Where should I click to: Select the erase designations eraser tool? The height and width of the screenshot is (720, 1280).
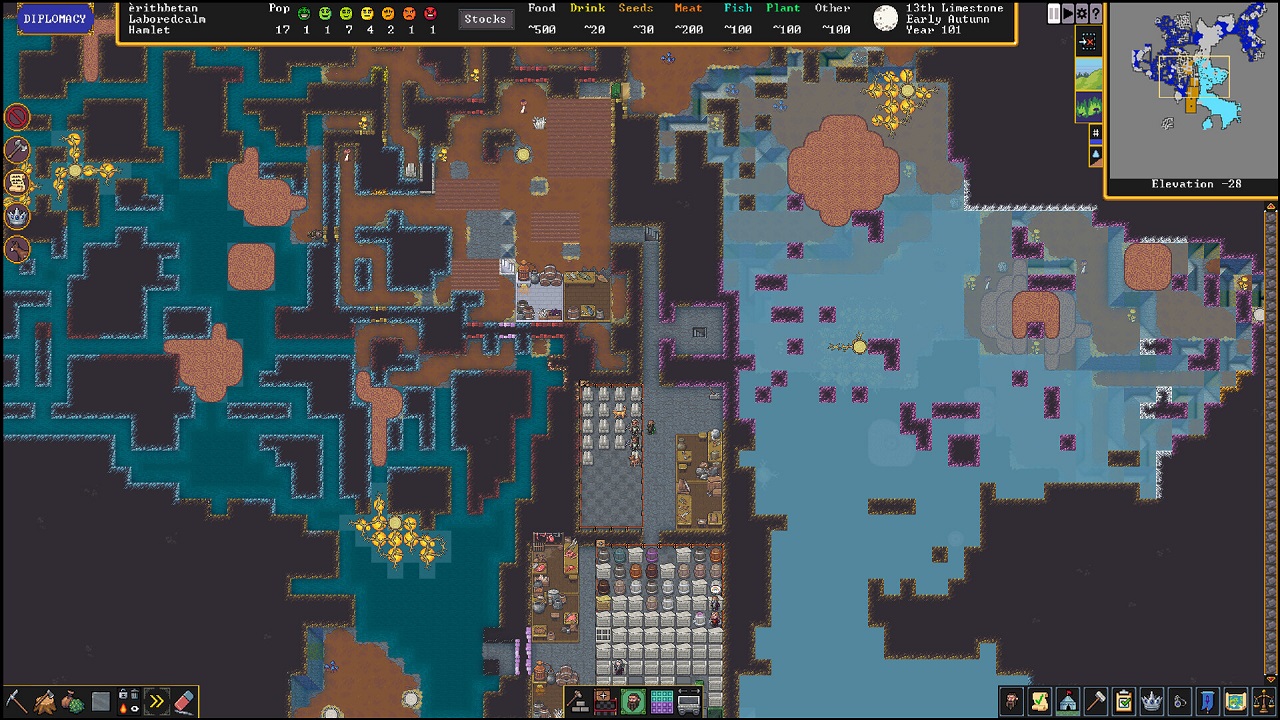pyautogui.click(x=186, y=700)
